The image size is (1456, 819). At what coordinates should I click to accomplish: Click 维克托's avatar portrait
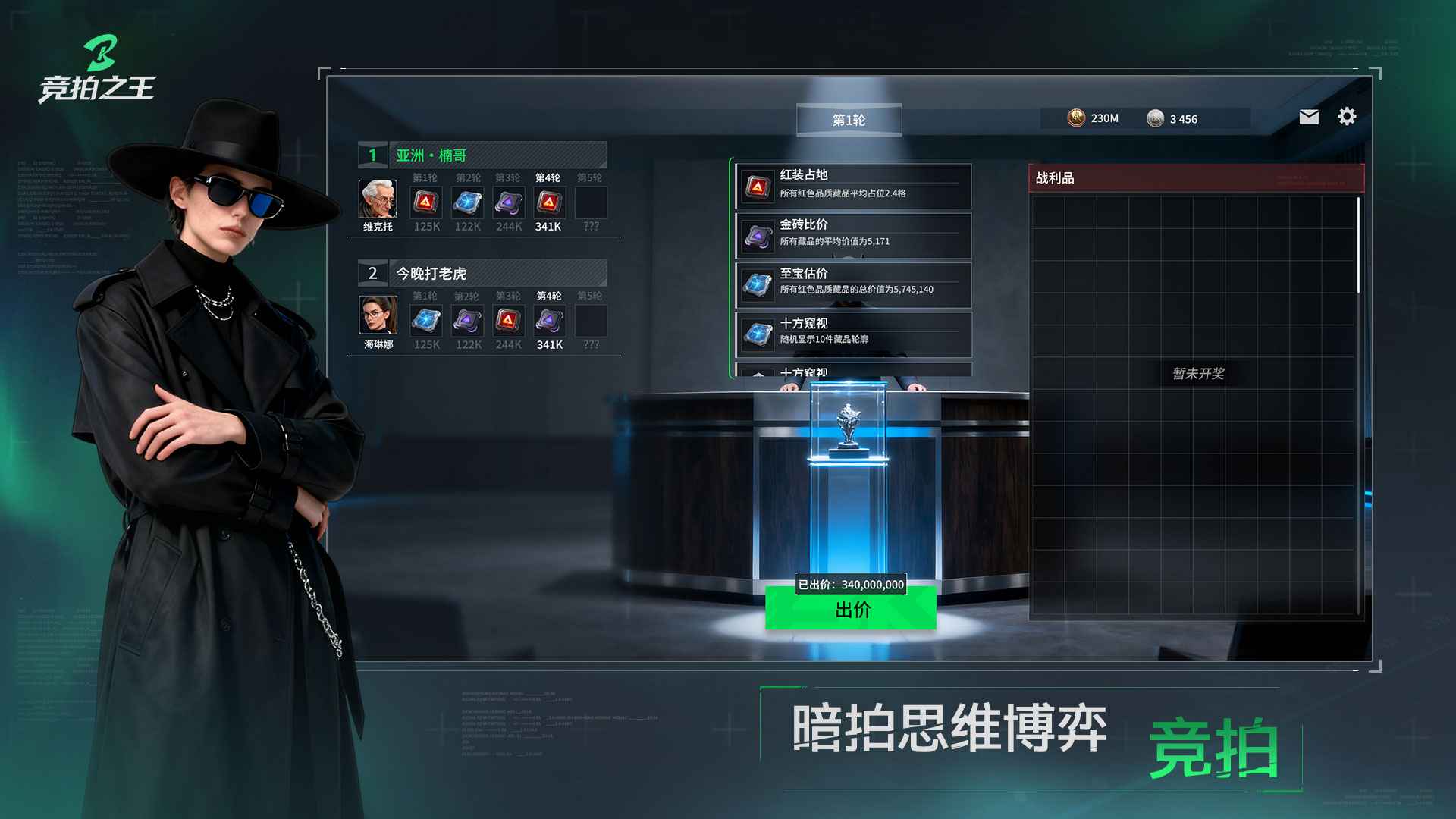(376, 199)
